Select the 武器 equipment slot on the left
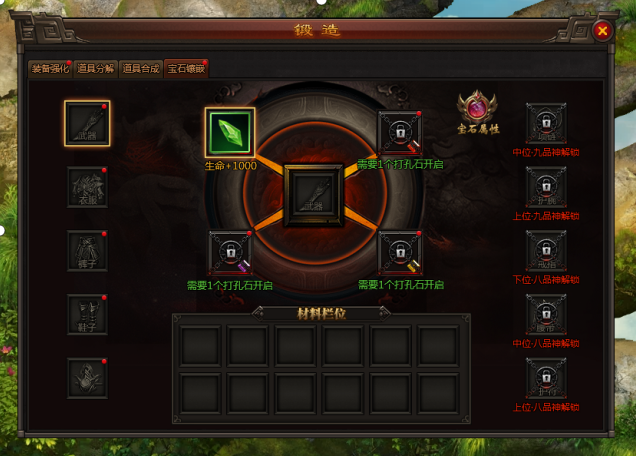 click(87, 124)
